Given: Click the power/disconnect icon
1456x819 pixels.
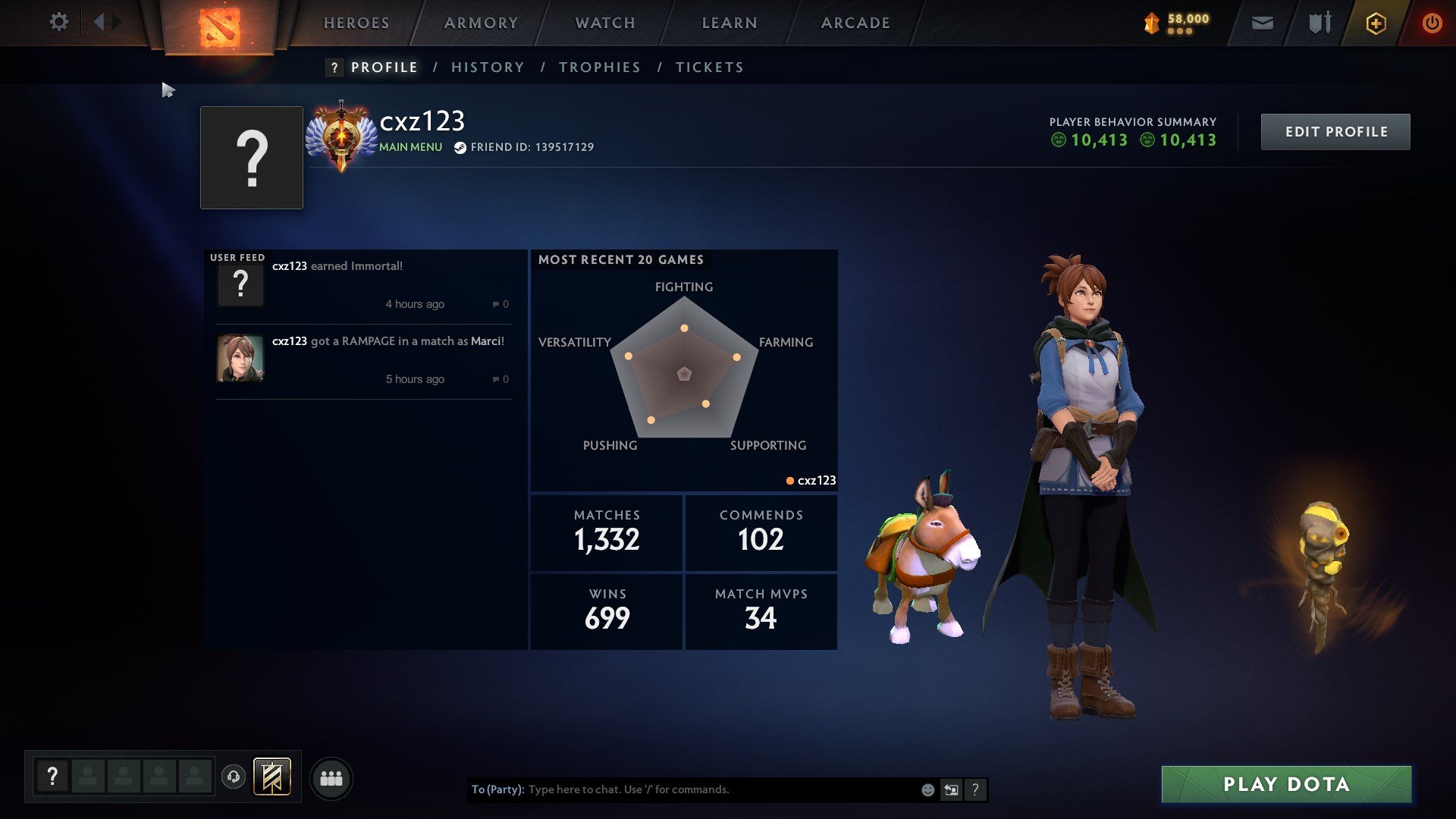Looking at the screenshot, I should coord(1432,23).
